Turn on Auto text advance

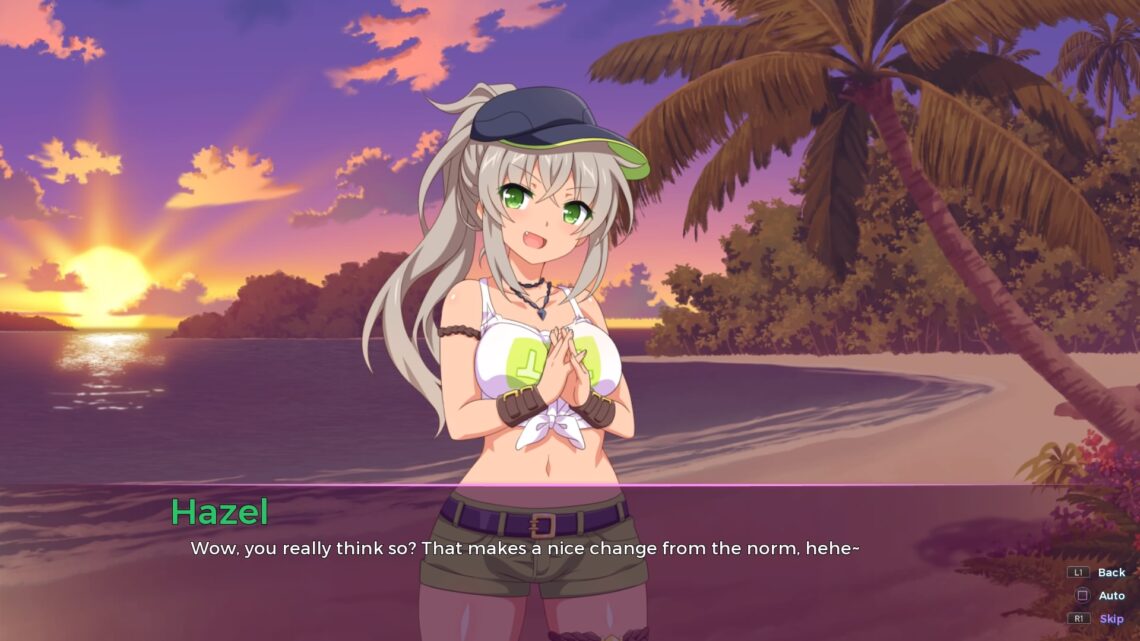tap(1111, 596)
